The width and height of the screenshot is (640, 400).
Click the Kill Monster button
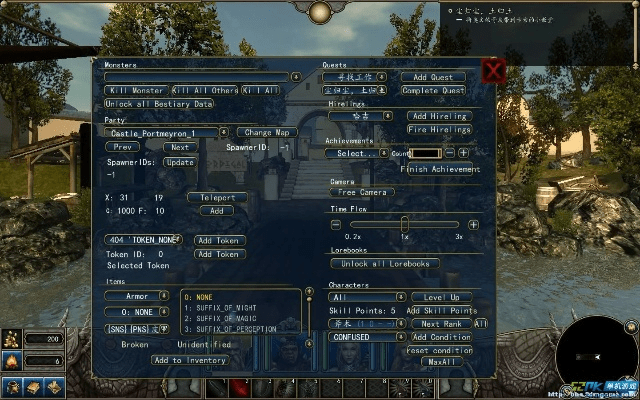pos(136,90)
